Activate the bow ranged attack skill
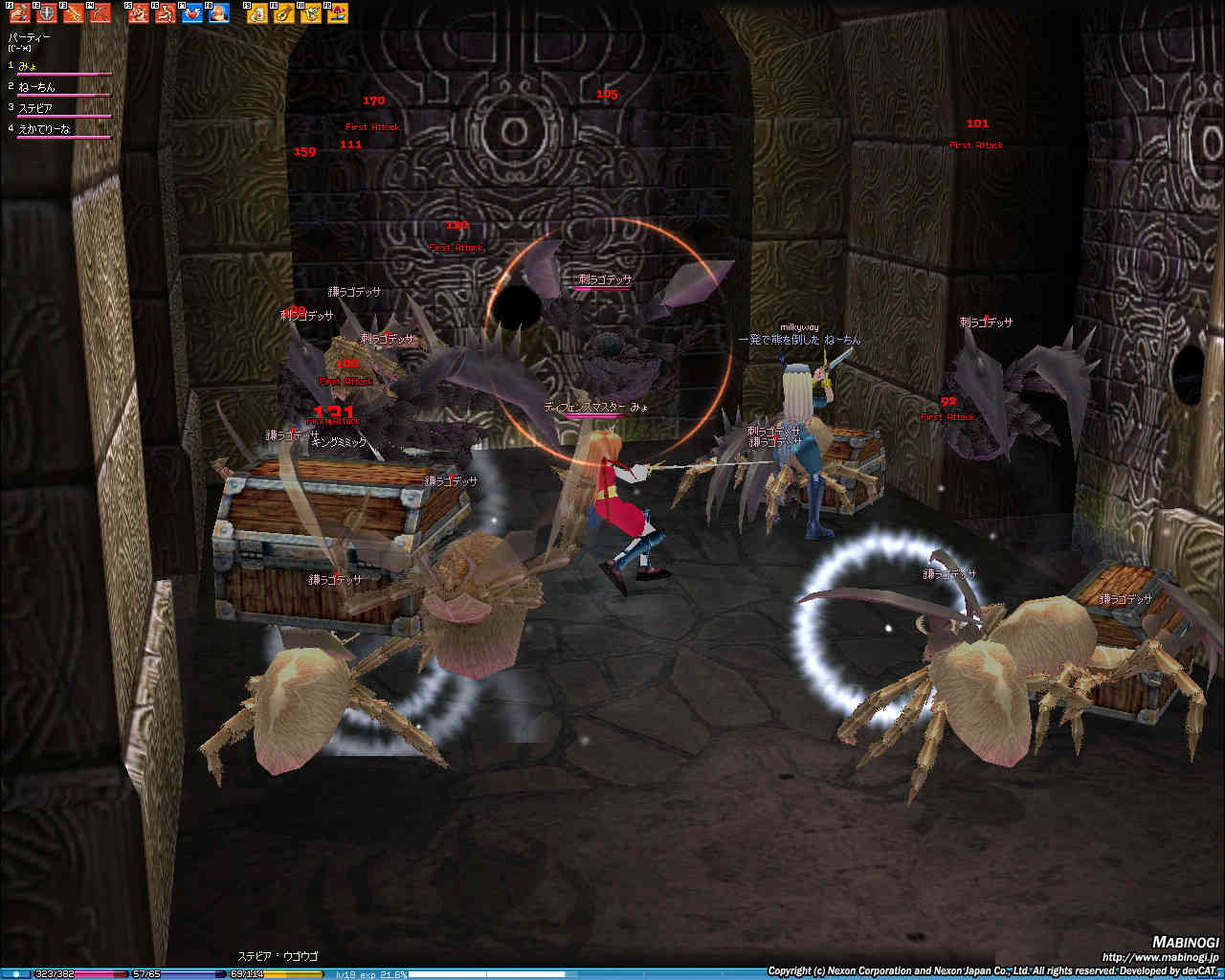Viewport: 1225px width, 980px height. tap(100, 13)
